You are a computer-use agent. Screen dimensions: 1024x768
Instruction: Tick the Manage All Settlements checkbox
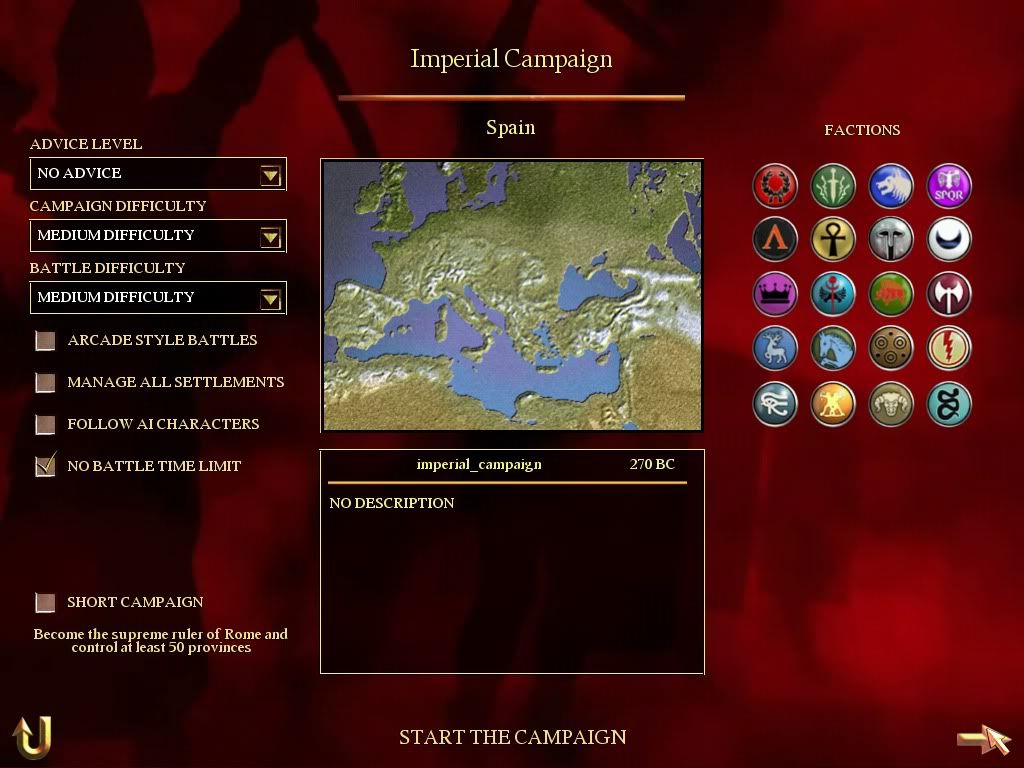[45, 383]
